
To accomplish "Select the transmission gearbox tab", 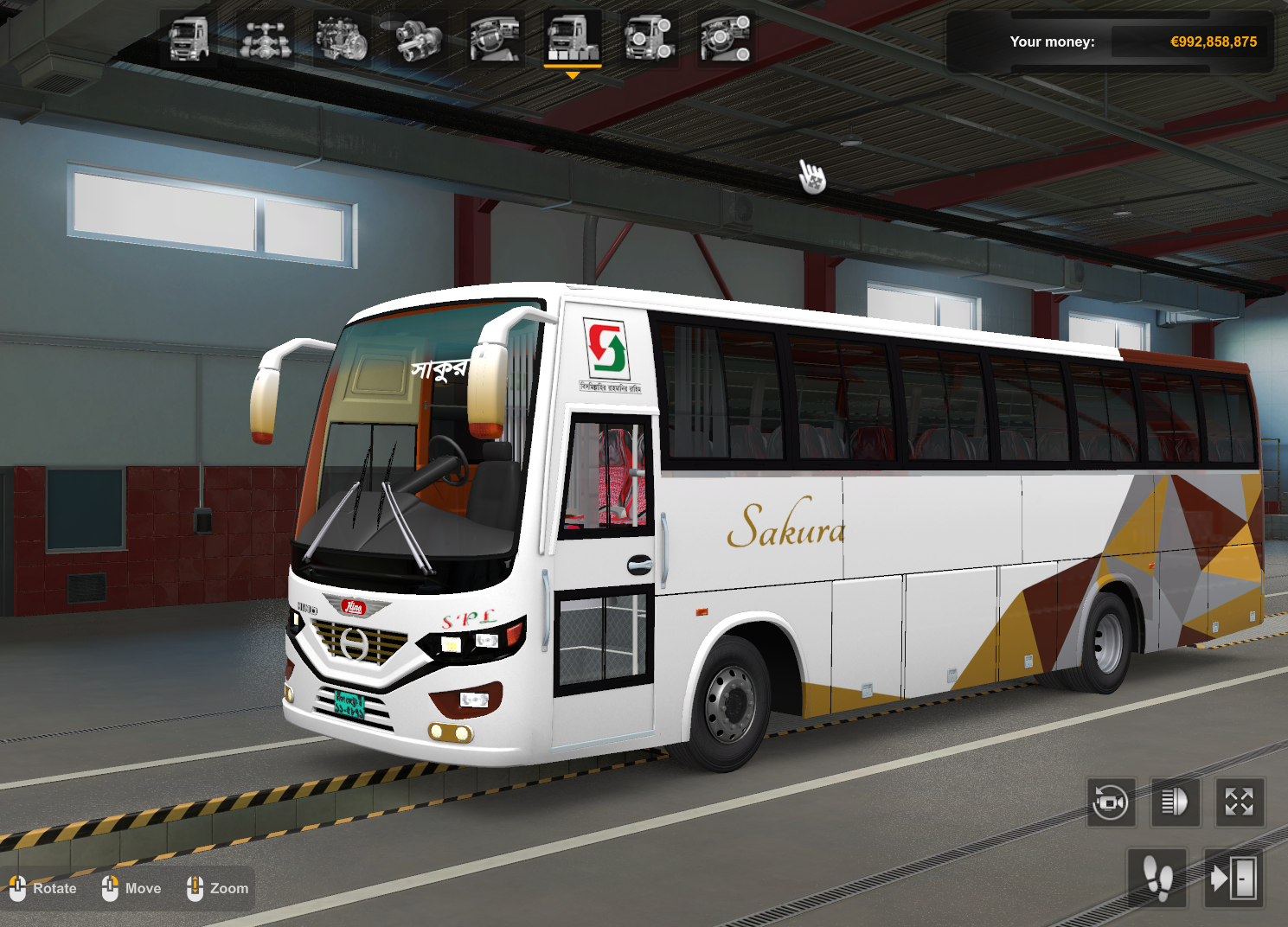I will point(419,39).
